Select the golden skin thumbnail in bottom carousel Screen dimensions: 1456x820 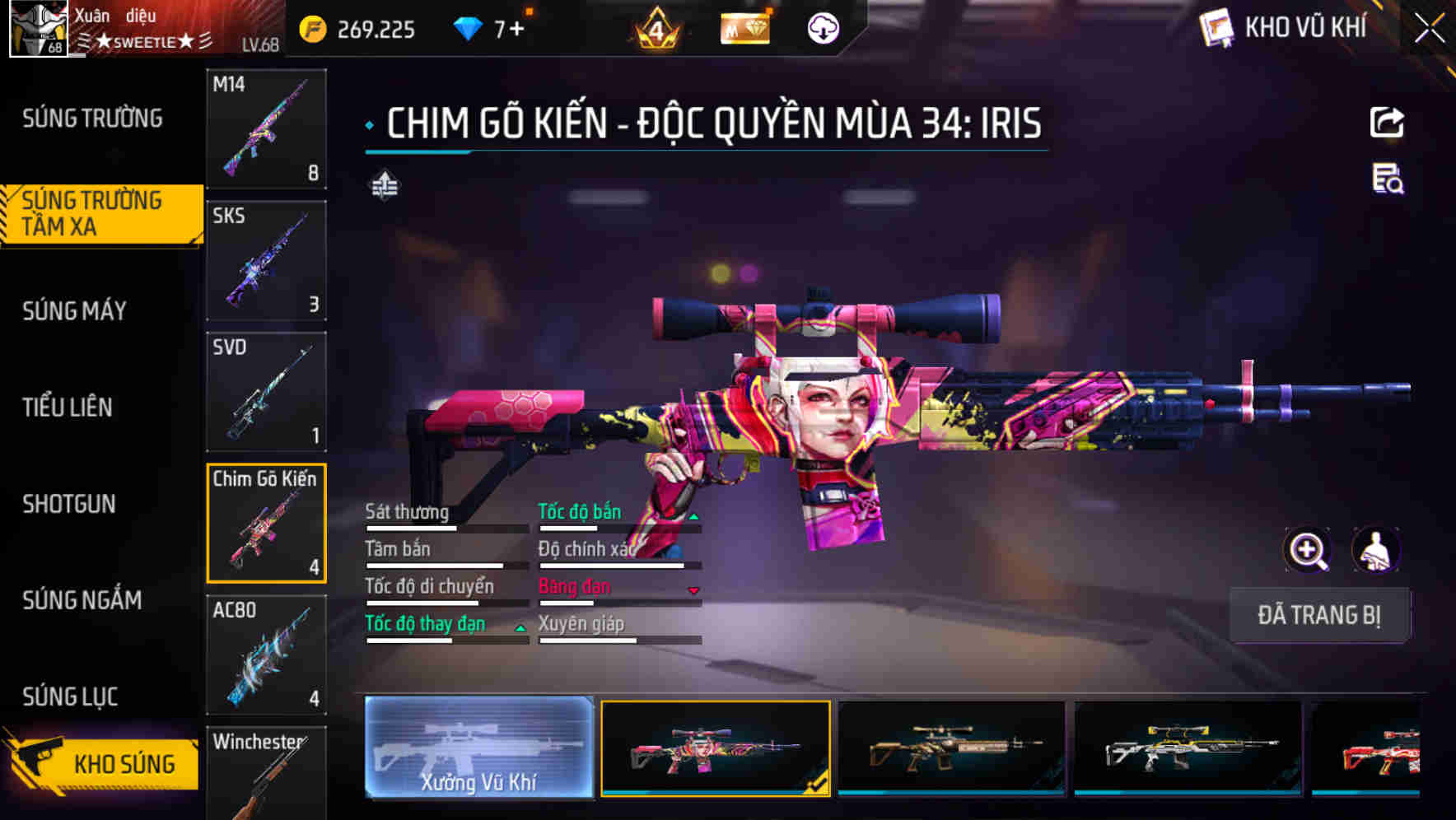coord(951,749)
